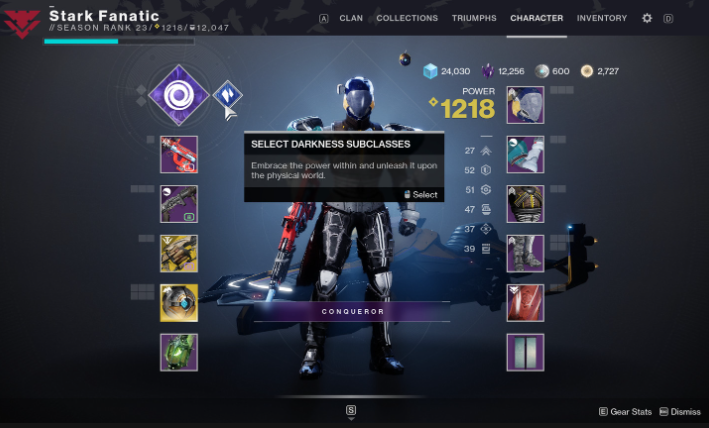Open the Clan tab

point(351,18)
